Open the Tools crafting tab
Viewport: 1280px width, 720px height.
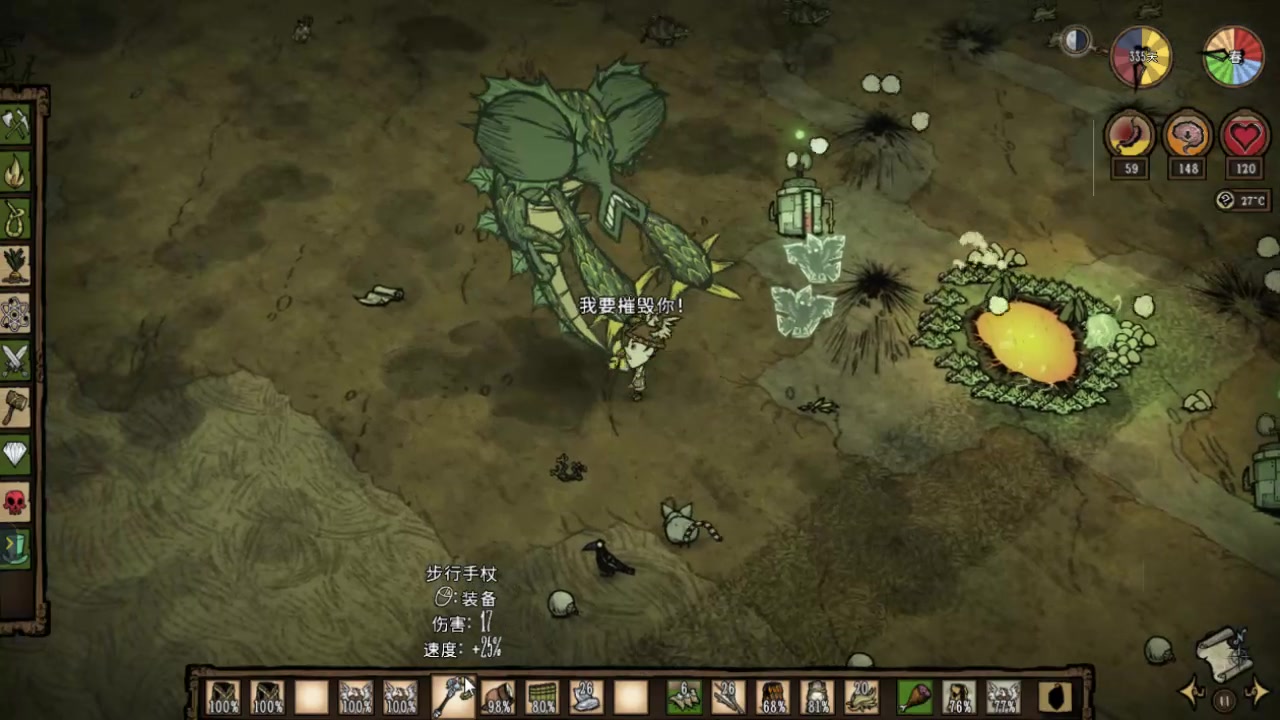click(16, 125)
